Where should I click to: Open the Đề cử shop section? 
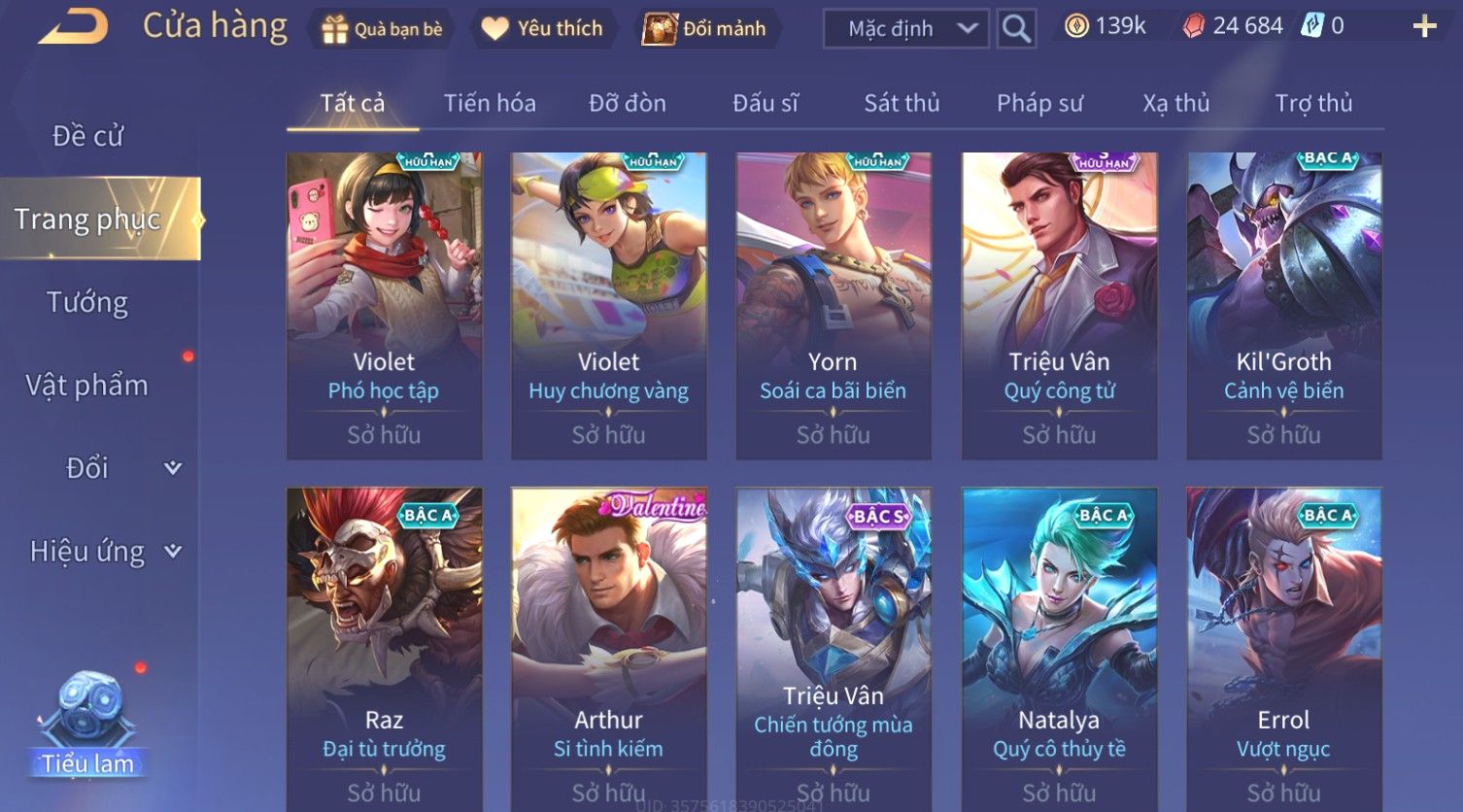(87, 136)
